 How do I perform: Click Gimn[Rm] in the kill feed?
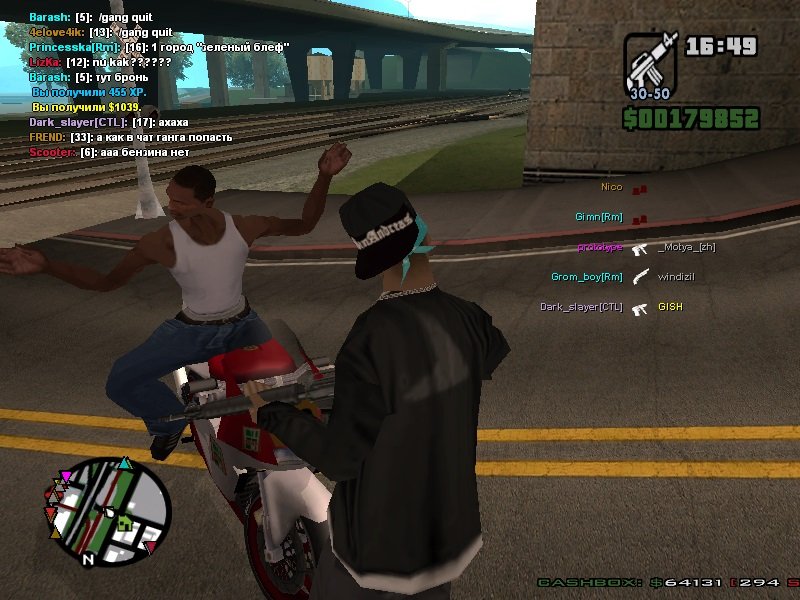tap(599, 217)
